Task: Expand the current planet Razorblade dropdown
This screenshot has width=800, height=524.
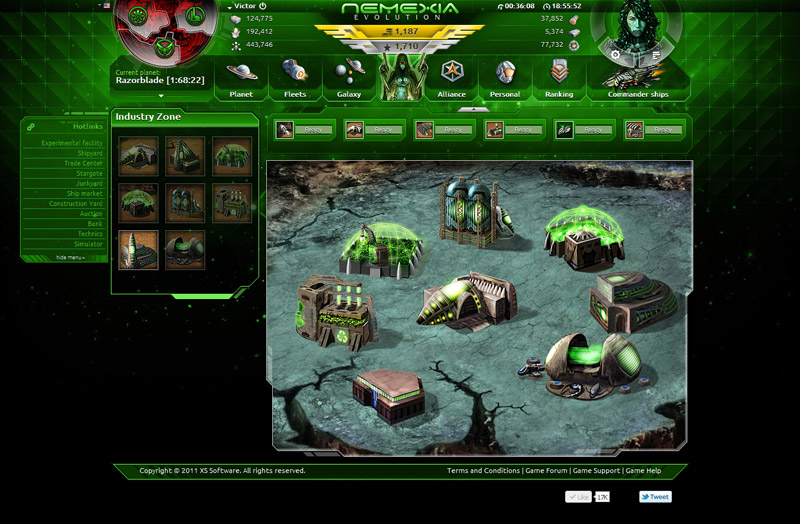Action: point(160,96)
